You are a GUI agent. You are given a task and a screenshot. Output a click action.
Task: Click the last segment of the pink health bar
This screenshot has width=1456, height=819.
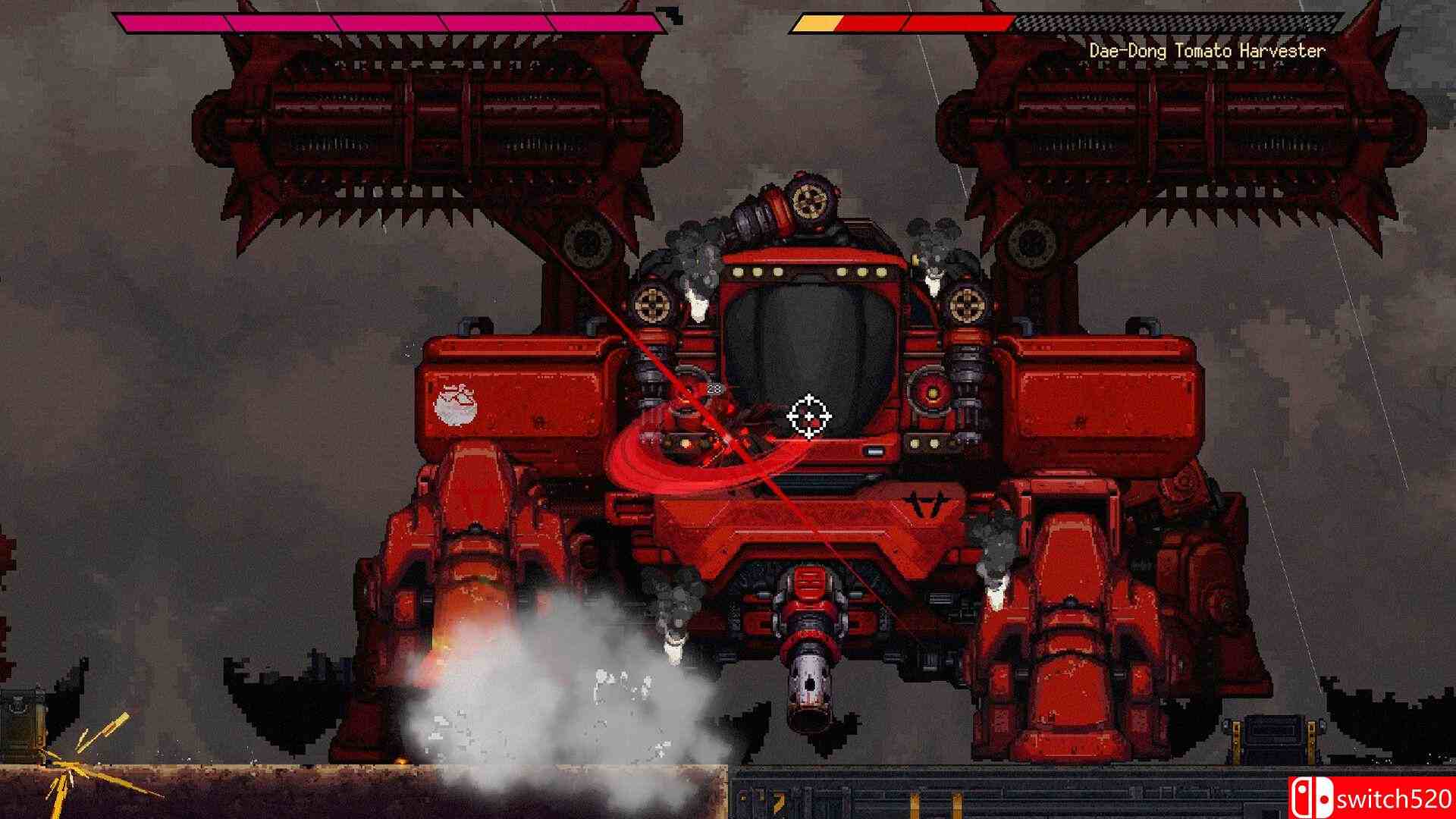[607, 22]
